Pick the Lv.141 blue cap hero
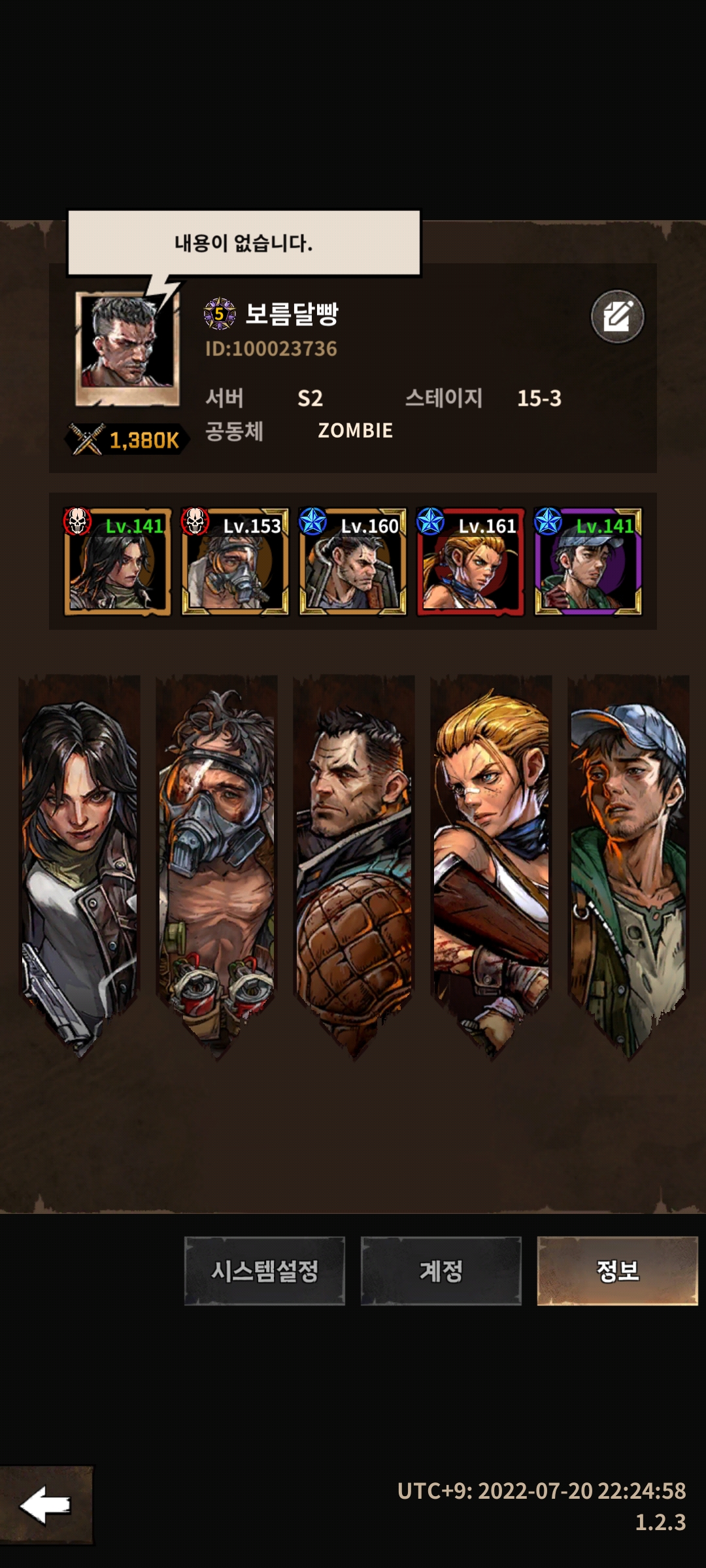Screen dimensions: 706x1568 (588, 562)
